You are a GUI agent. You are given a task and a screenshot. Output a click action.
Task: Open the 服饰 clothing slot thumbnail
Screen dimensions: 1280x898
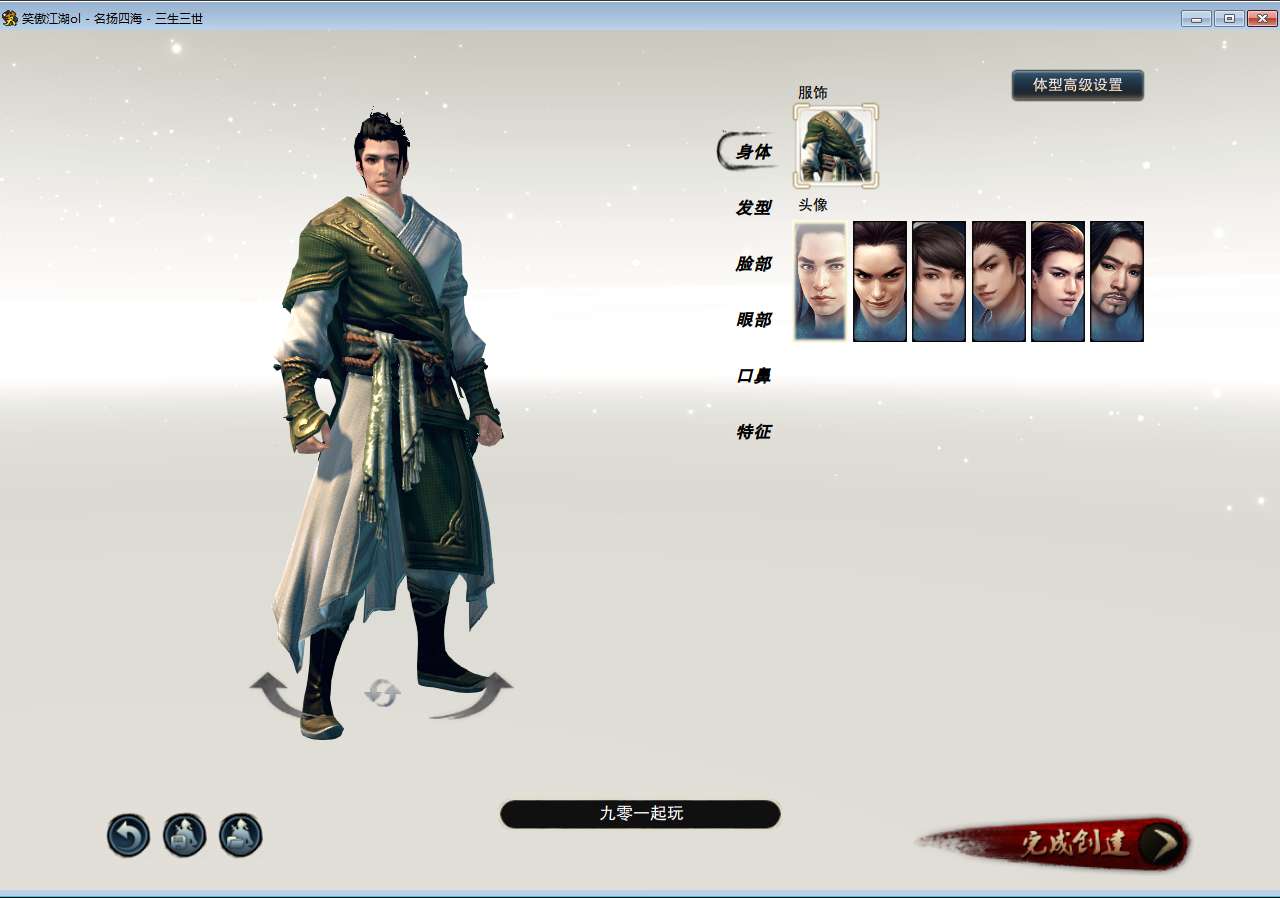pyautogui.click(x=835, y=146)
